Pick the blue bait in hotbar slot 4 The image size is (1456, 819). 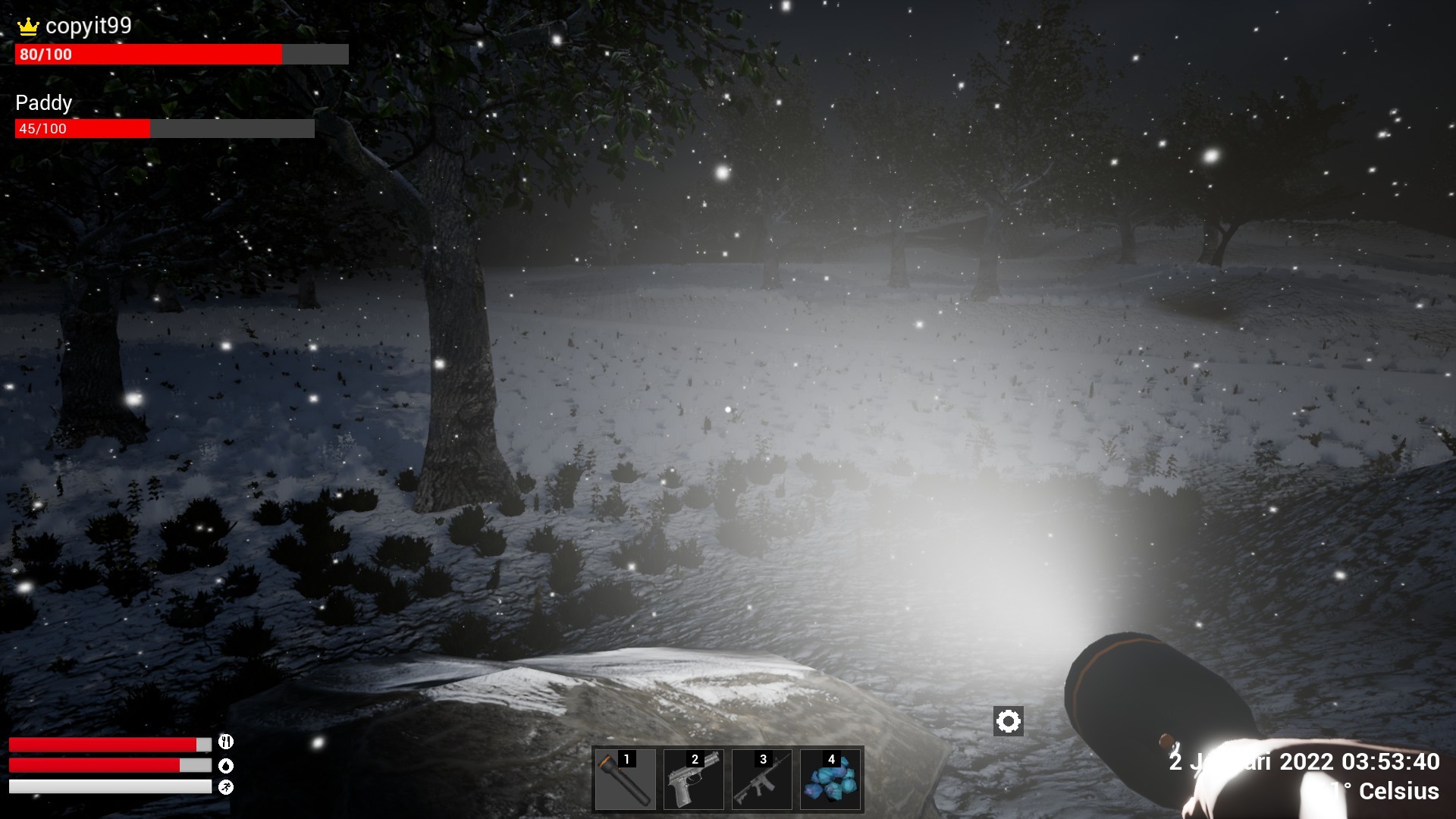point(830,779)
